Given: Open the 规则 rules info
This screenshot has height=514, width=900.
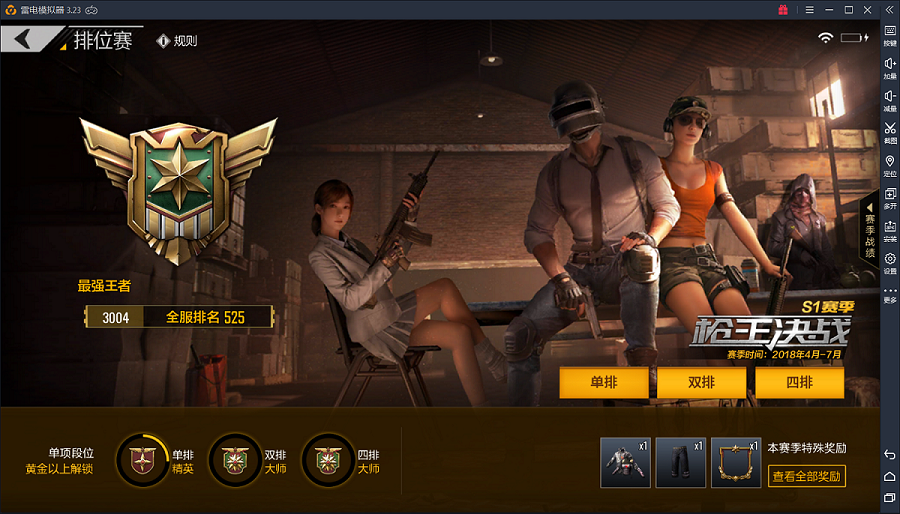Looking at the screenshot, I should (177, 41).
